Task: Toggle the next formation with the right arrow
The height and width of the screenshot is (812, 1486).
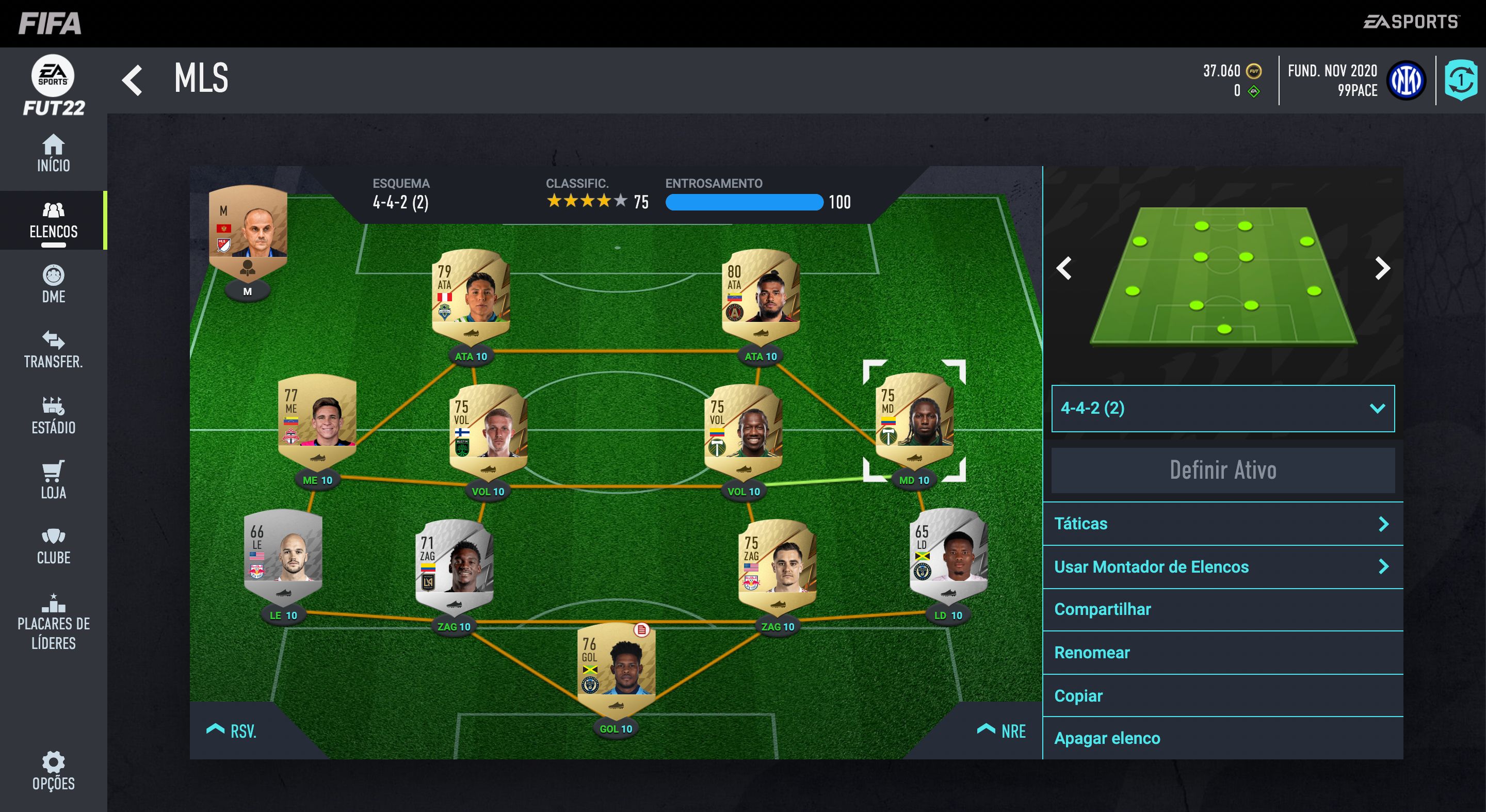Action: [x=1382, y=268]
